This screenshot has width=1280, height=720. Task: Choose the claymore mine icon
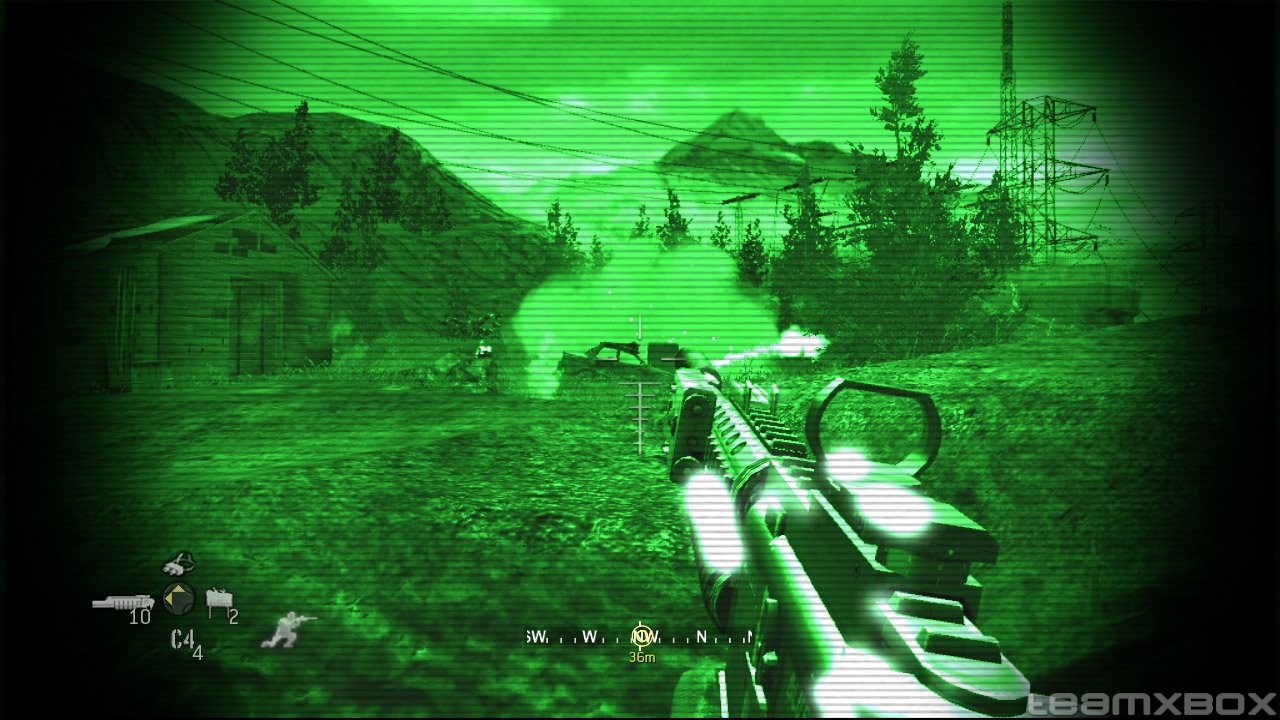point(216,600)
